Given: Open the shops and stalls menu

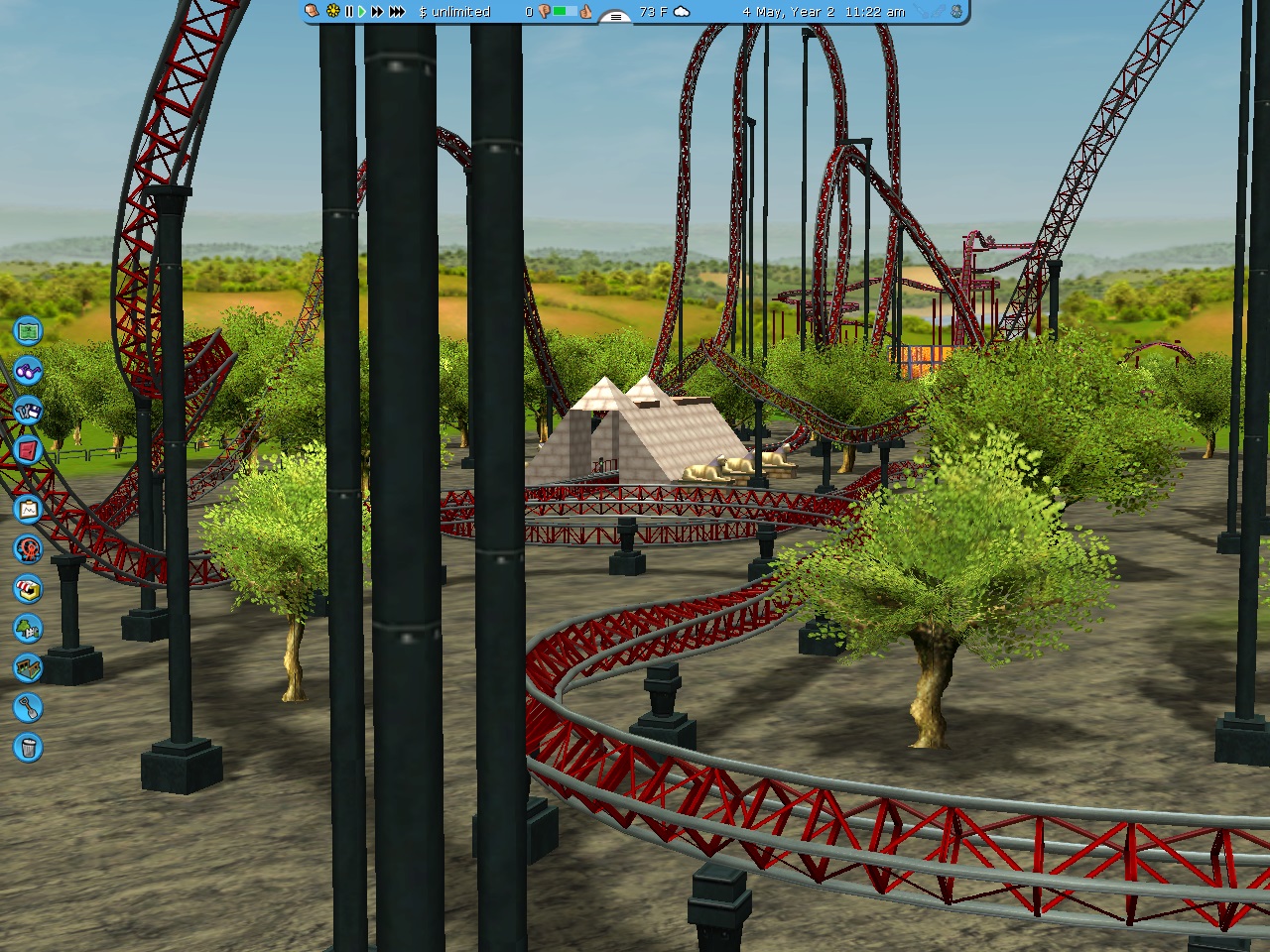Looking at the screenshot, I should [x=28, y=589].
